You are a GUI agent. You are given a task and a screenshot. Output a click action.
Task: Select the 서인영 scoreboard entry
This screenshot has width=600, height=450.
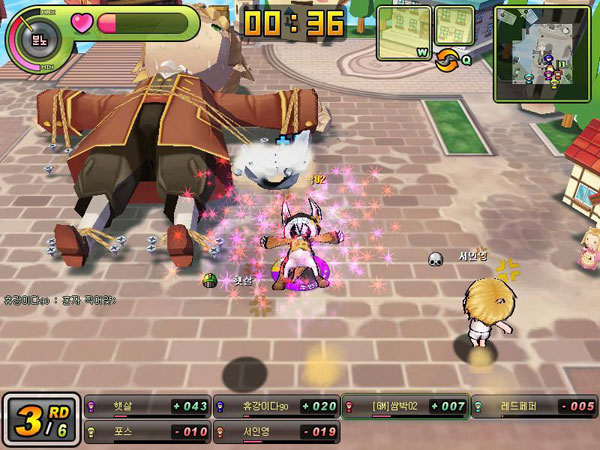pos(276,431)
